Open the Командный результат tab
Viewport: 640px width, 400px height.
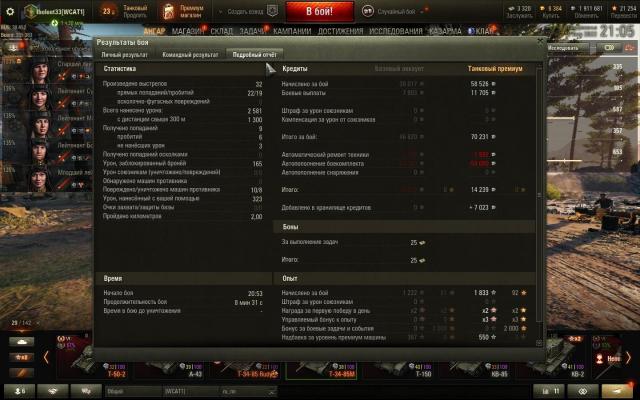click(x=191, y=54)
